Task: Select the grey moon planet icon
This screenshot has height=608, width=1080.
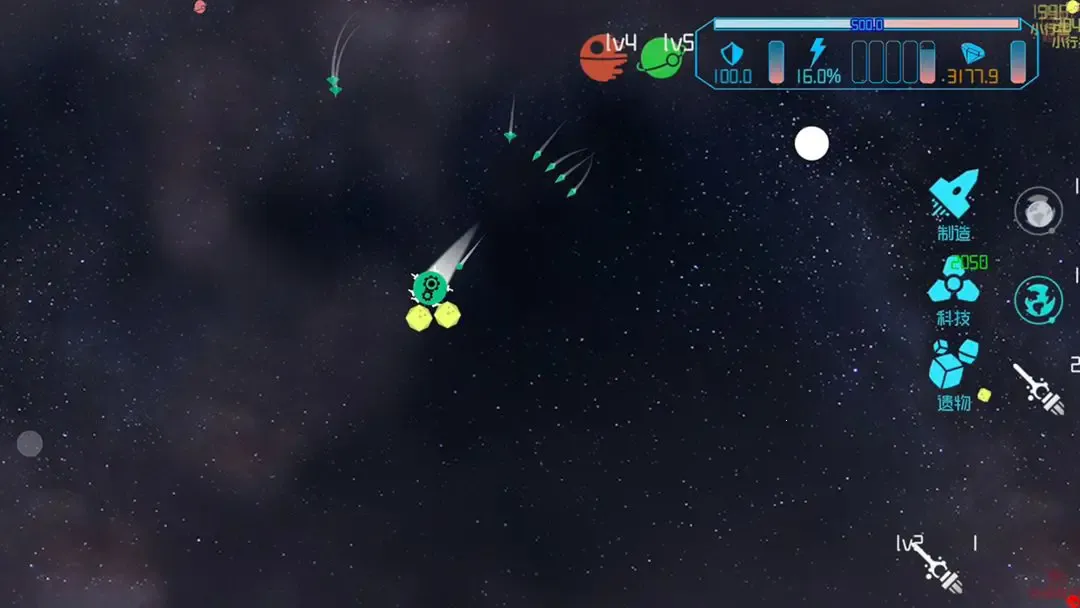Action: (1039, 211)
